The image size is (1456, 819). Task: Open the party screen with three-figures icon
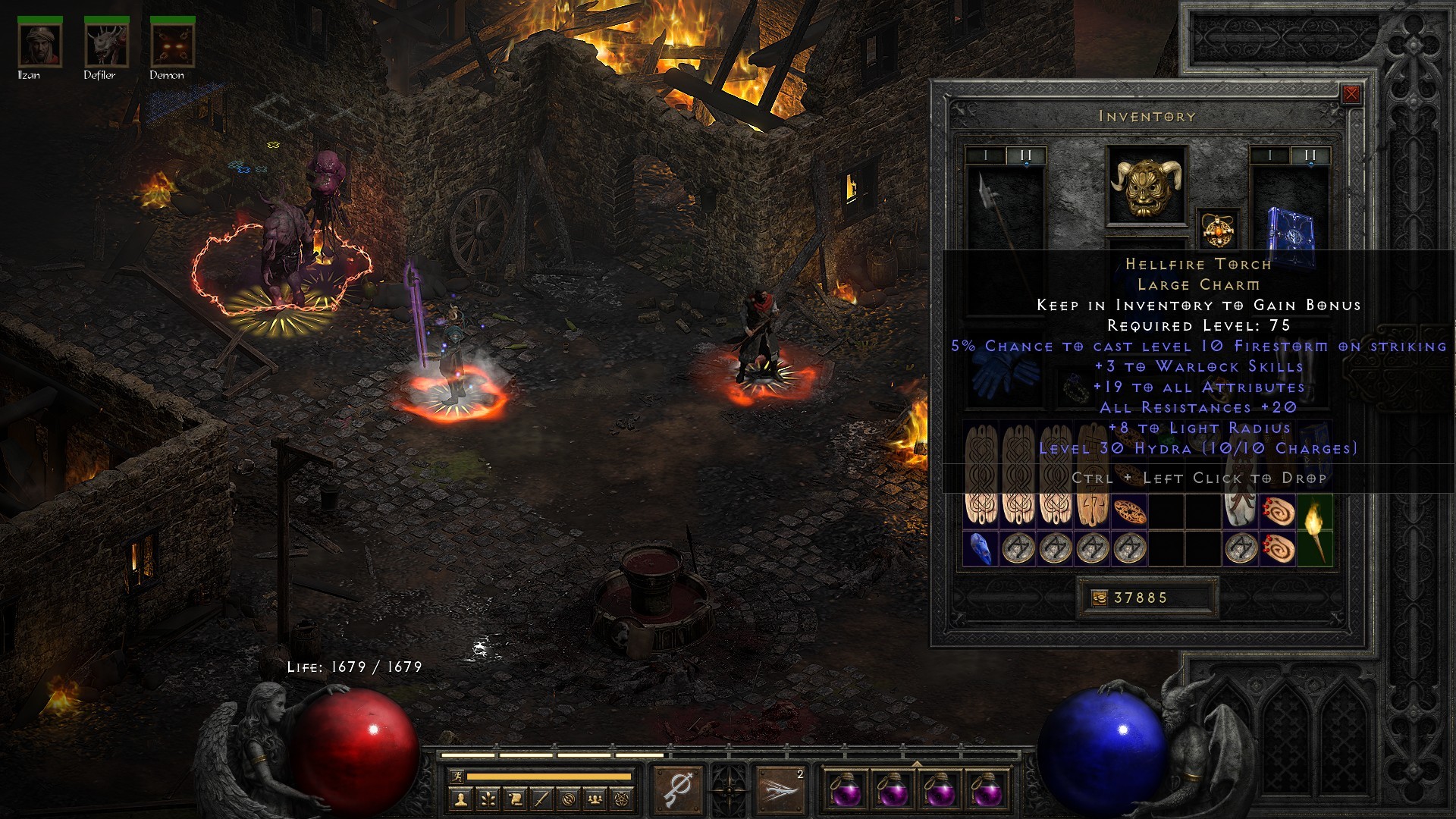(x=595, y=798)
